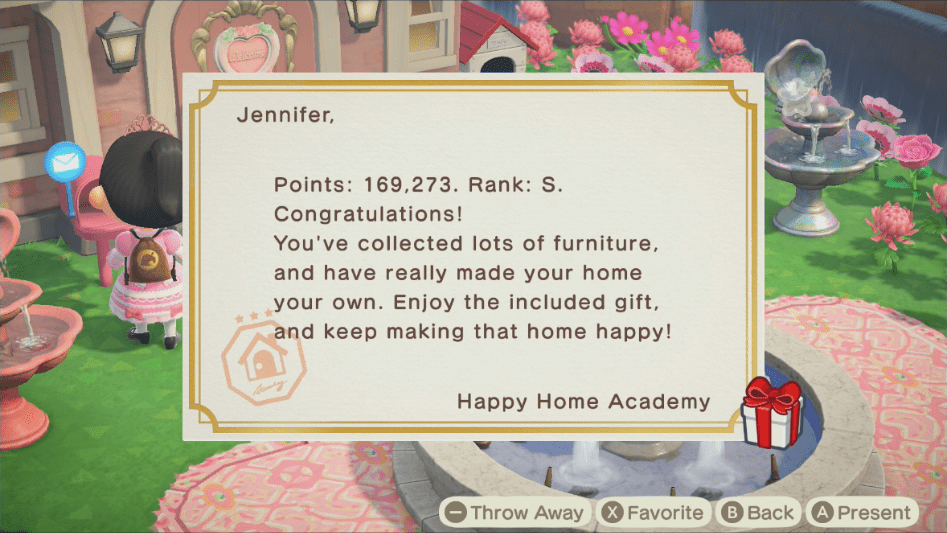The image size is (947, 533).
Task: Choose the Present option
Action: tap(861, 513)
